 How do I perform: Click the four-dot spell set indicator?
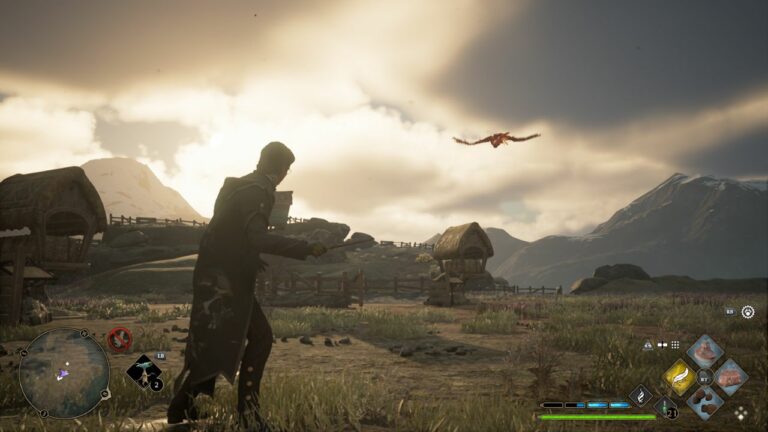click(741, 412)
